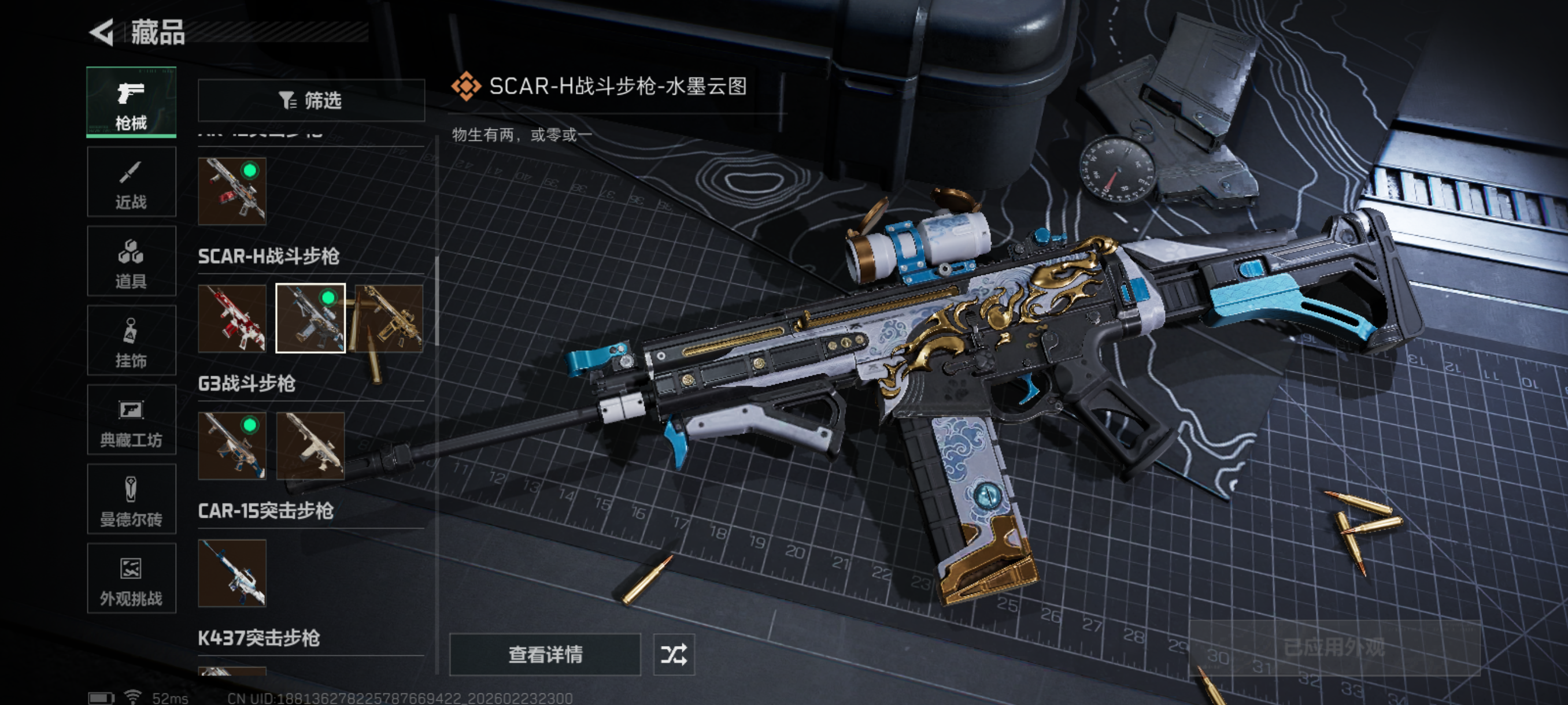1568x705 pixels.
Task: Pick the golden SCAR-H skin thumbnail
Action: (389, 318)
